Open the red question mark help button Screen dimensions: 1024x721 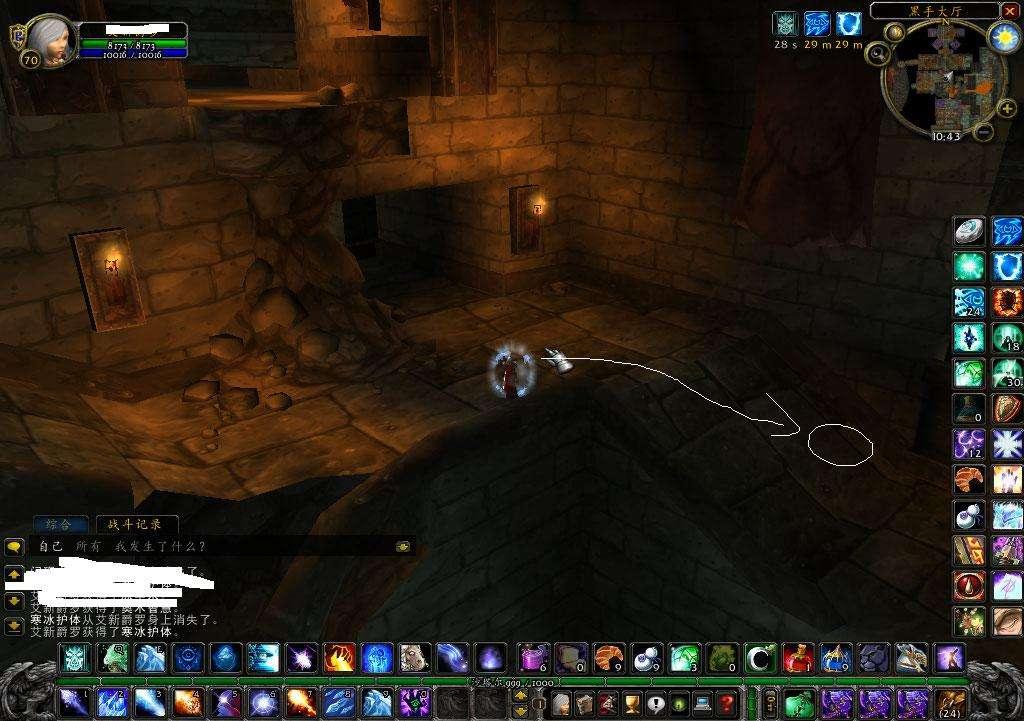pos(727,702)
